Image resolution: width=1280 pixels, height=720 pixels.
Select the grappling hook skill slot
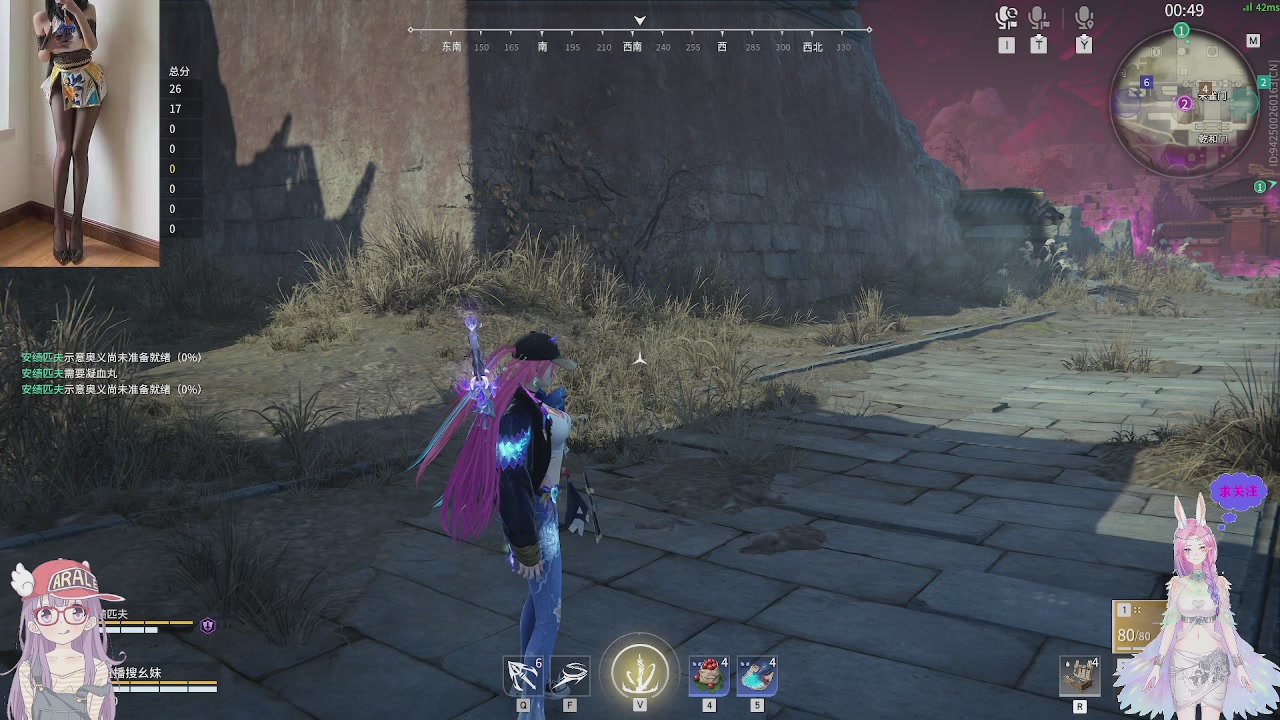(523, 676)
